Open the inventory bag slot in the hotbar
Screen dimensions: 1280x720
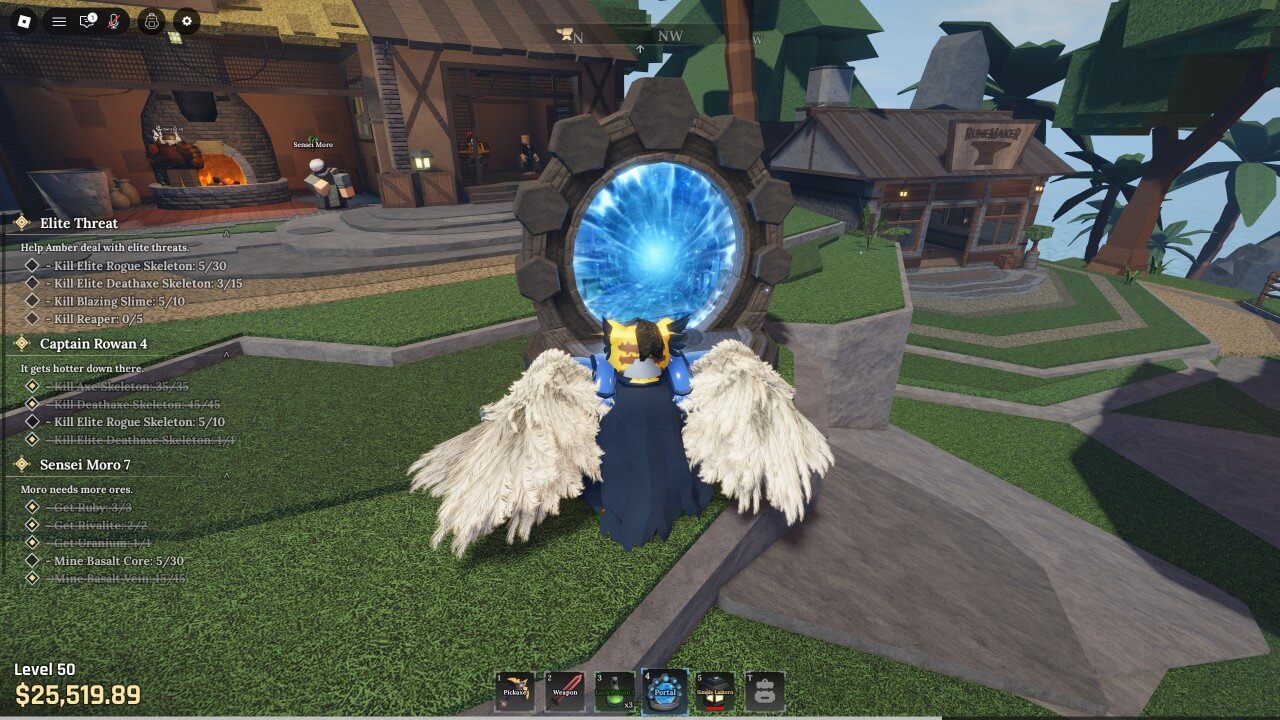(x=764, y=690)
